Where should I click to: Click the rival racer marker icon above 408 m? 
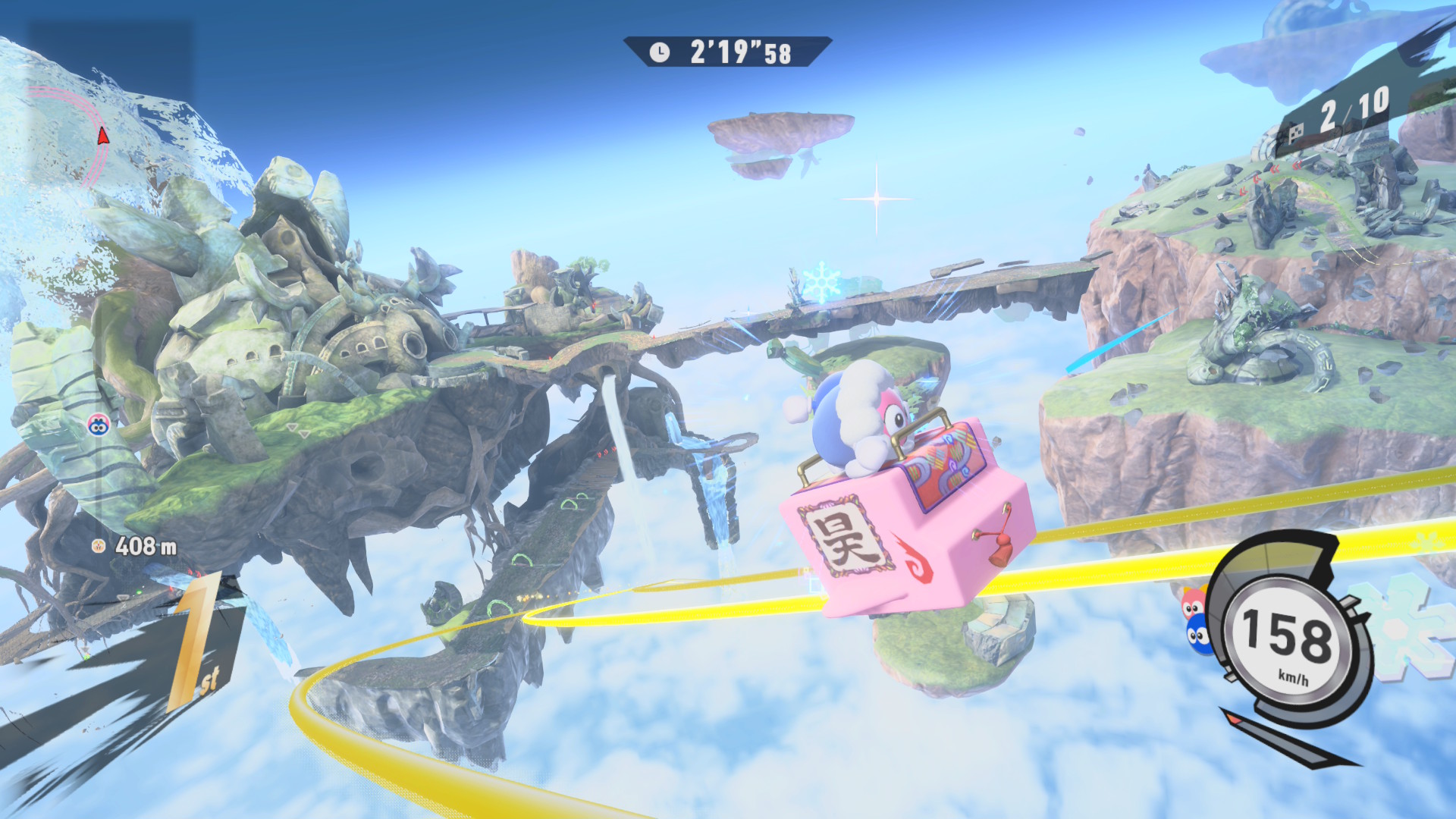(98, 425)
